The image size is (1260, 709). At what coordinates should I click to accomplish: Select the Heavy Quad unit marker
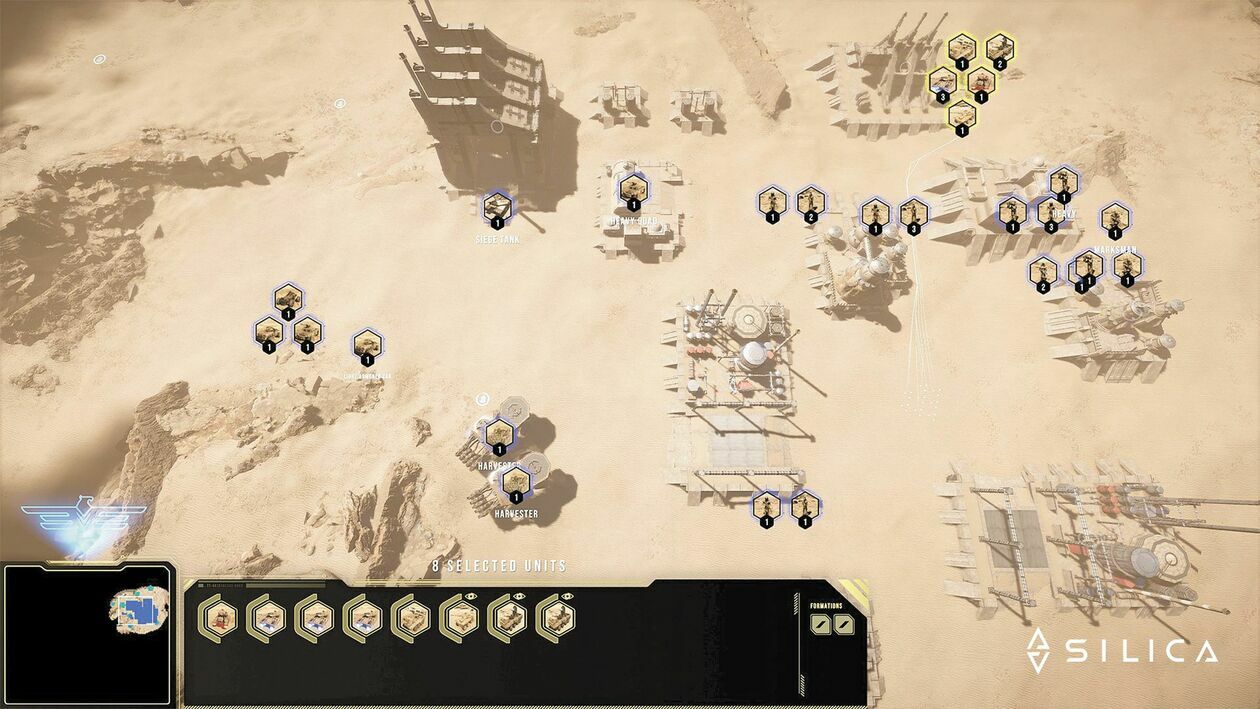pyautogui.click(x=633, y=189)
